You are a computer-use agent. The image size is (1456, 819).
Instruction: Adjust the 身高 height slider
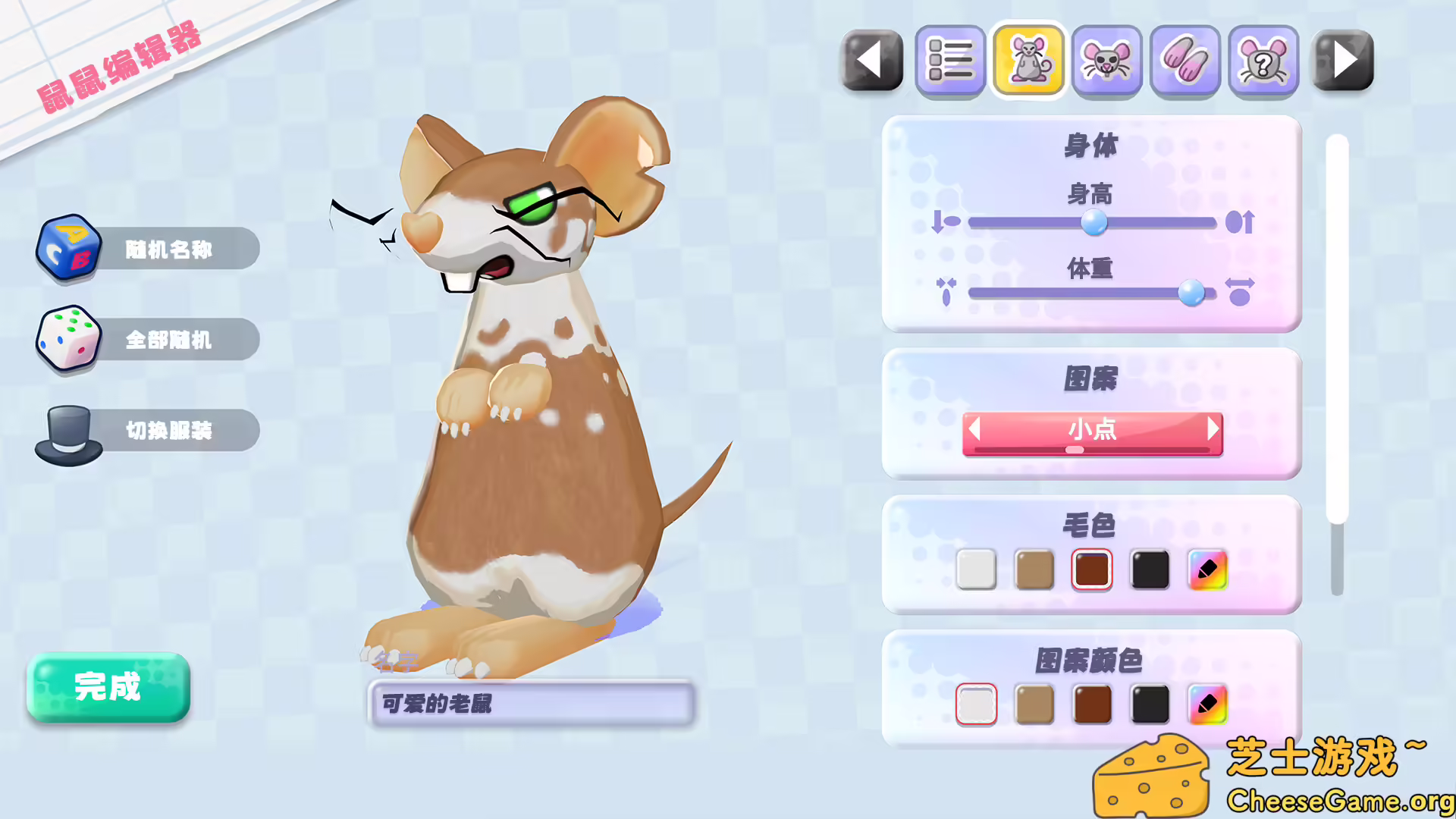(1094, 221)
